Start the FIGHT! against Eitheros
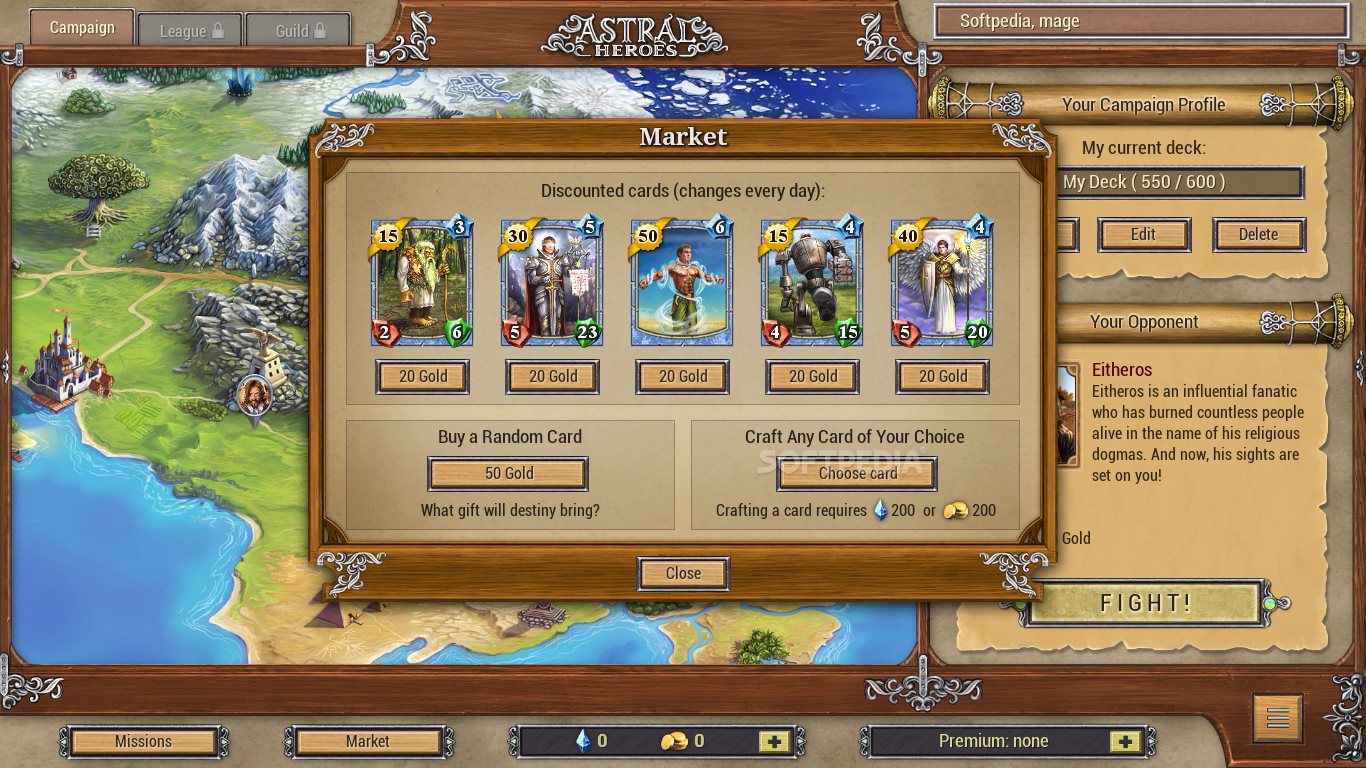The height and width of the screenshot is (768, 1366). 1145,603
